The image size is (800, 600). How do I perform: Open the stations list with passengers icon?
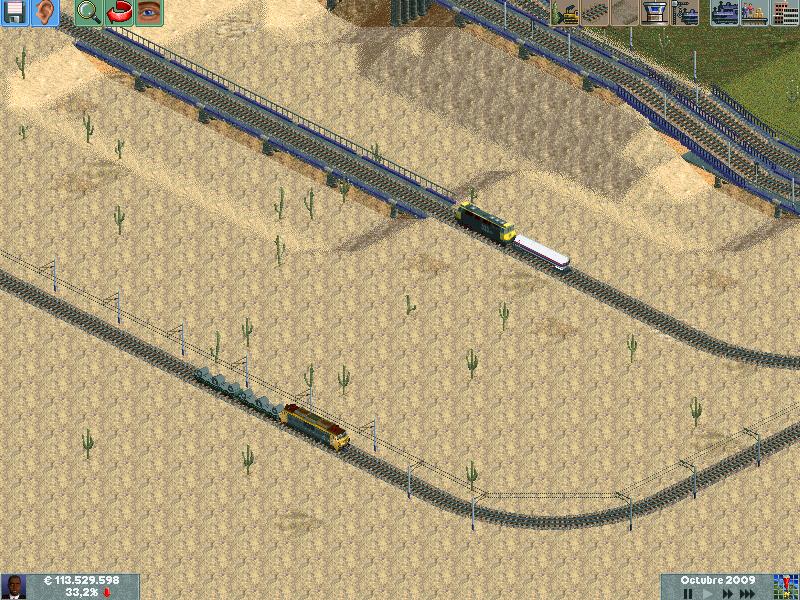click(755, 13)
